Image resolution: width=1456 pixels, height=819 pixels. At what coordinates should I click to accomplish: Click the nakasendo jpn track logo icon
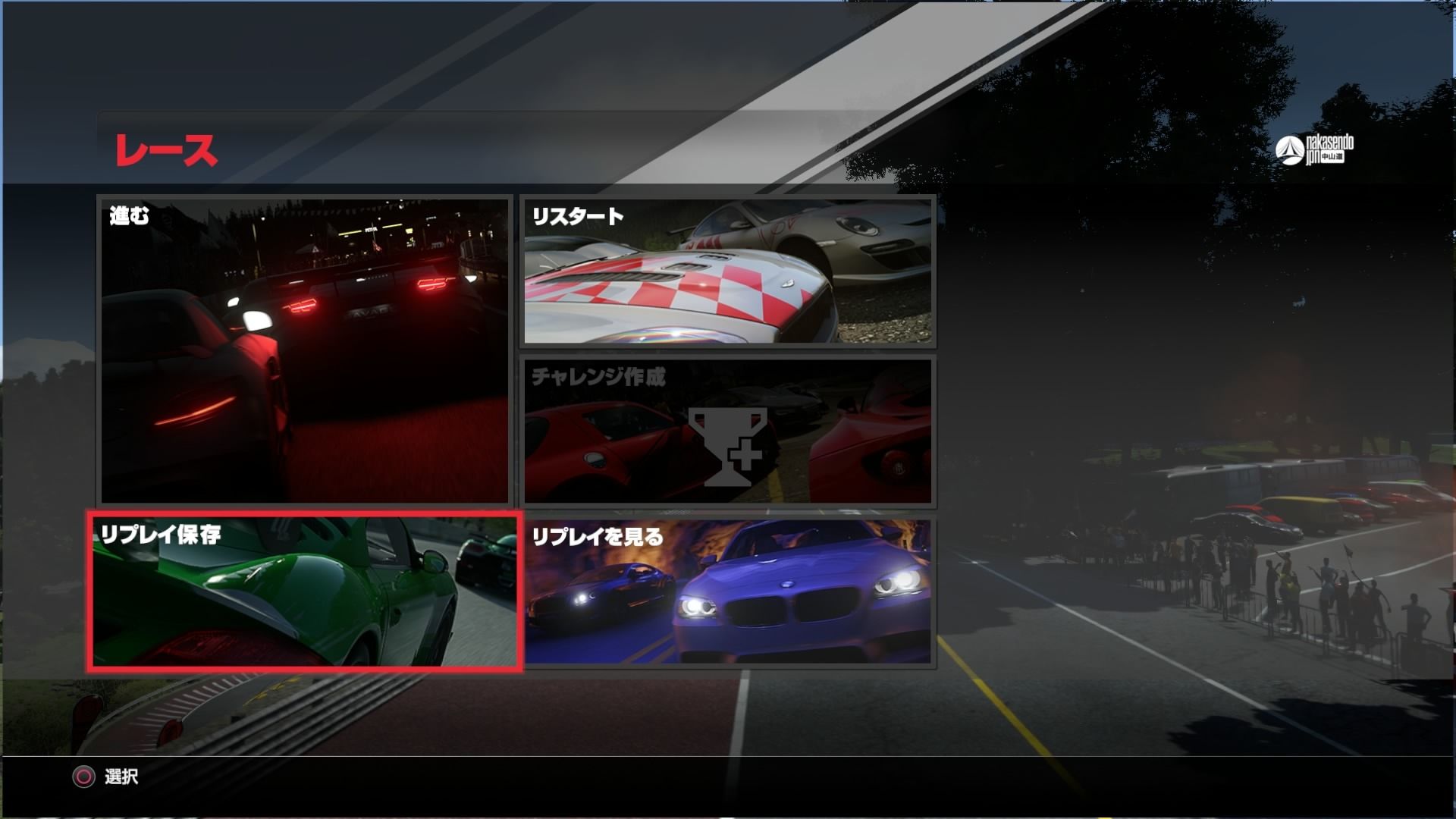pyautogui.click(x=1289, y=149)
